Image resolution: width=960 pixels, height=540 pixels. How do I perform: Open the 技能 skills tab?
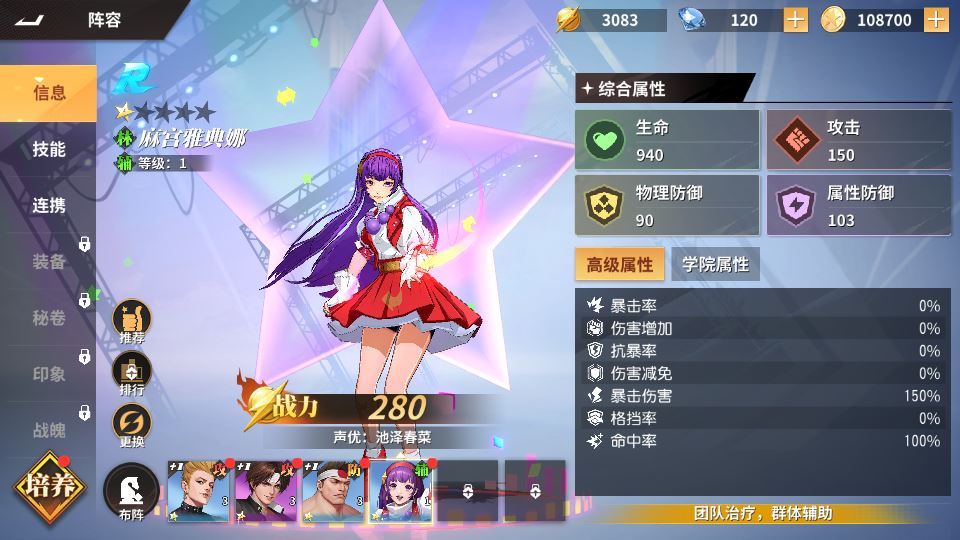click(49, 149)
